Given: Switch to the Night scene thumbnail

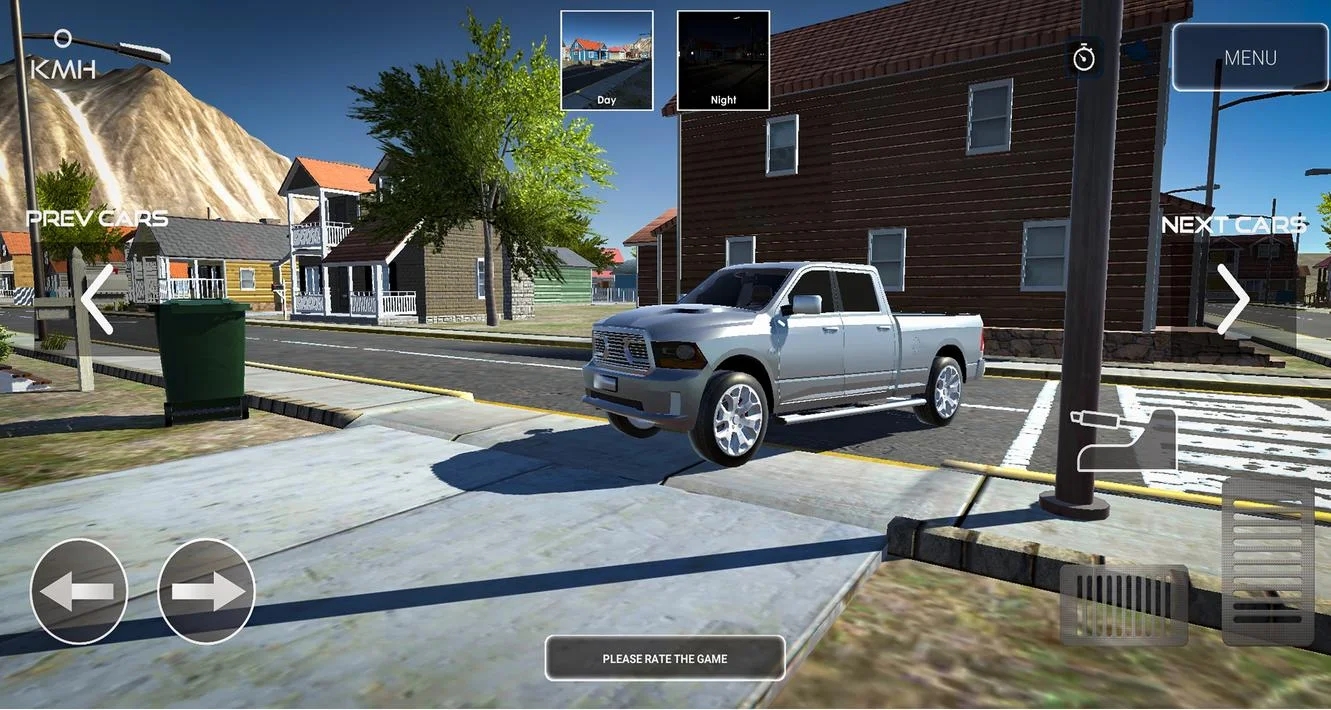Looking at the screenshot, I should [x=723, y=60].
